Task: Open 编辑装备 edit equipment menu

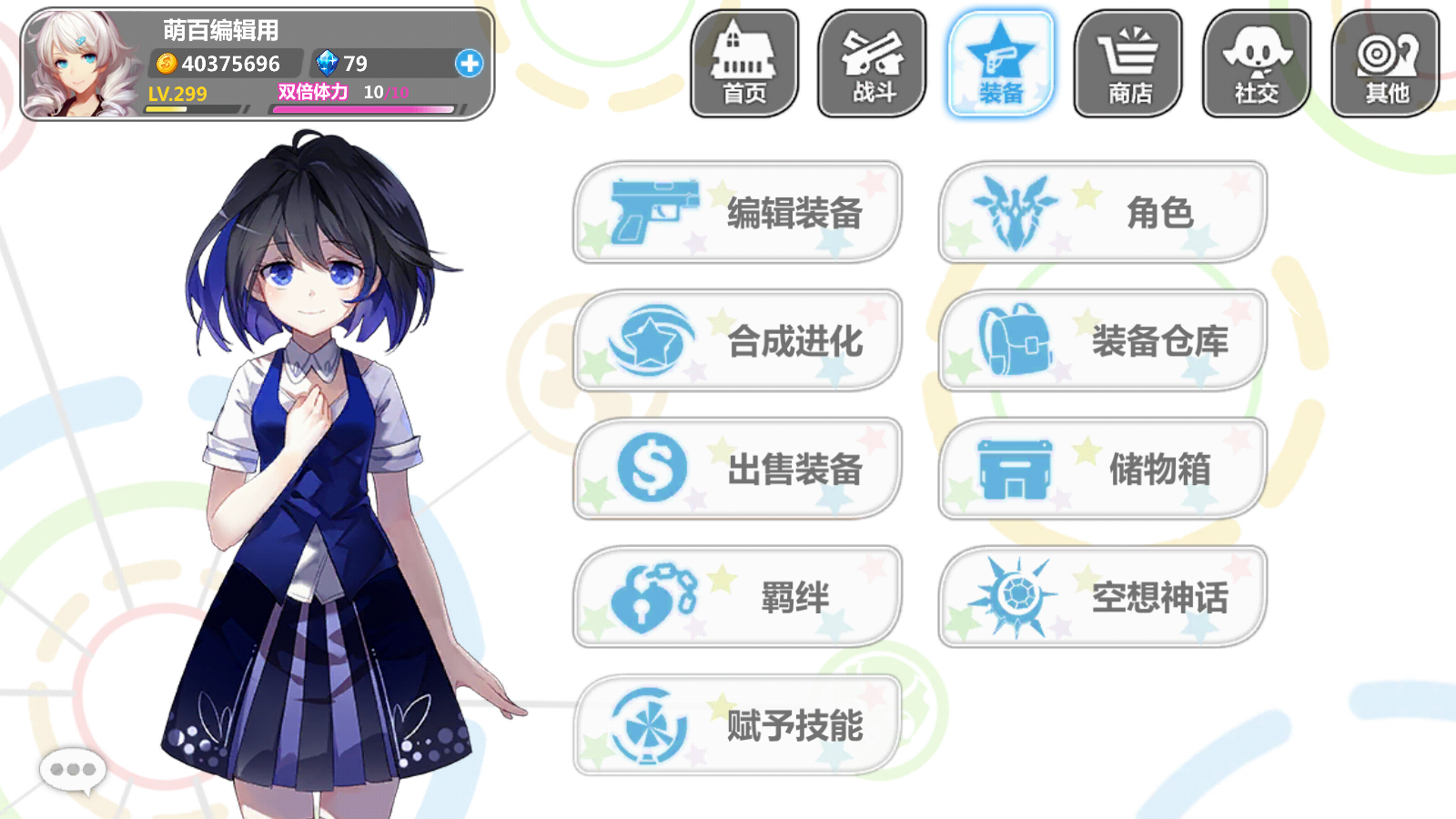Action: click(x=737, y=213)
